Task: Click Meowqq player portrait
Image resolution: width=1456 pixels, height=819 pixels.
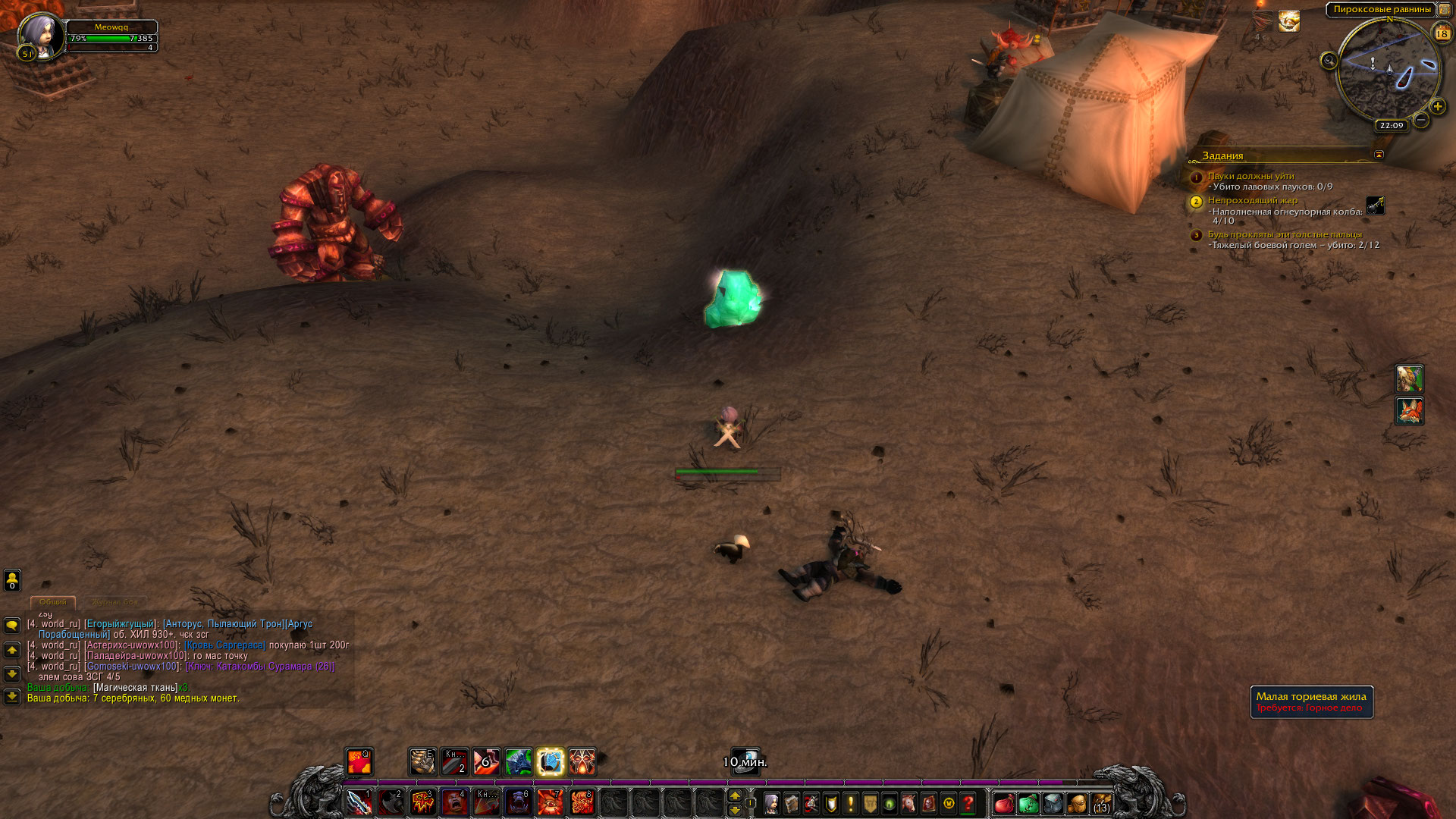Action: (39, 36)
